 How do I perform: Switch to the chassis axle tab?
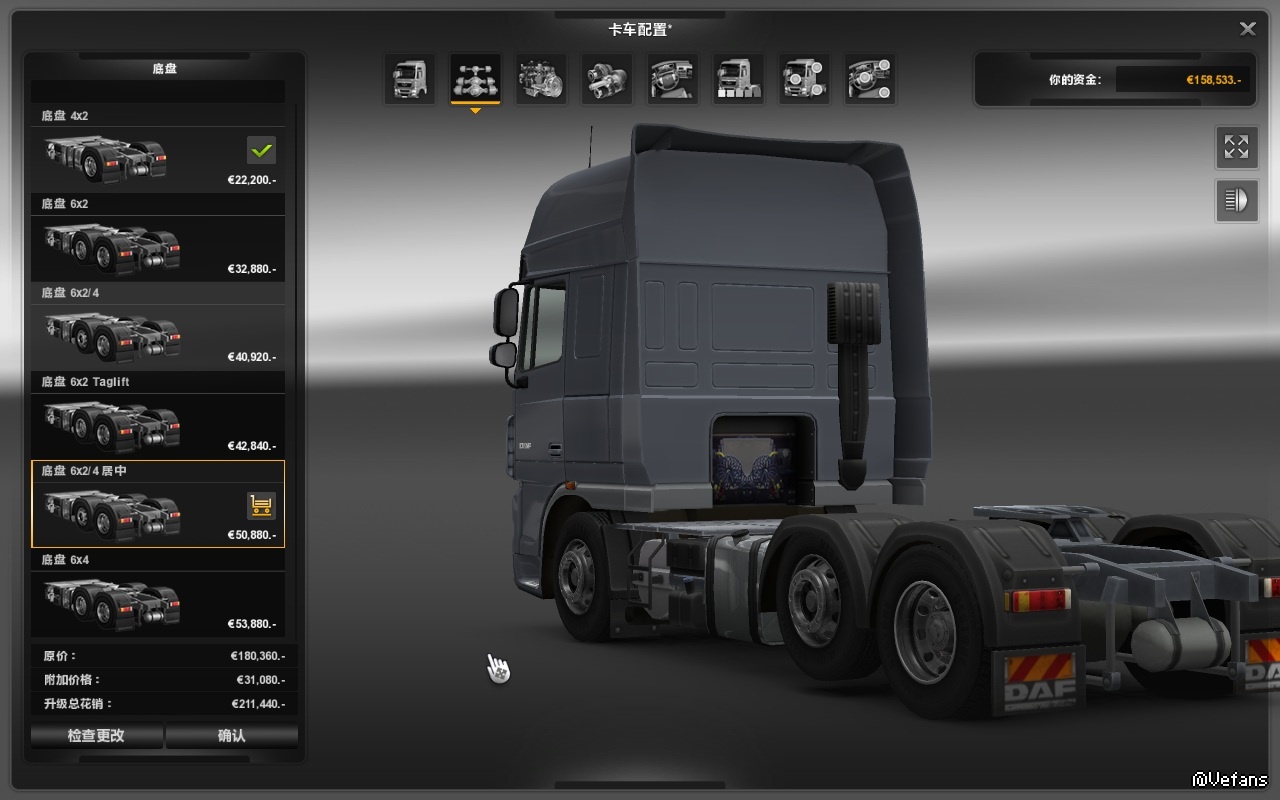coord(475,79)
